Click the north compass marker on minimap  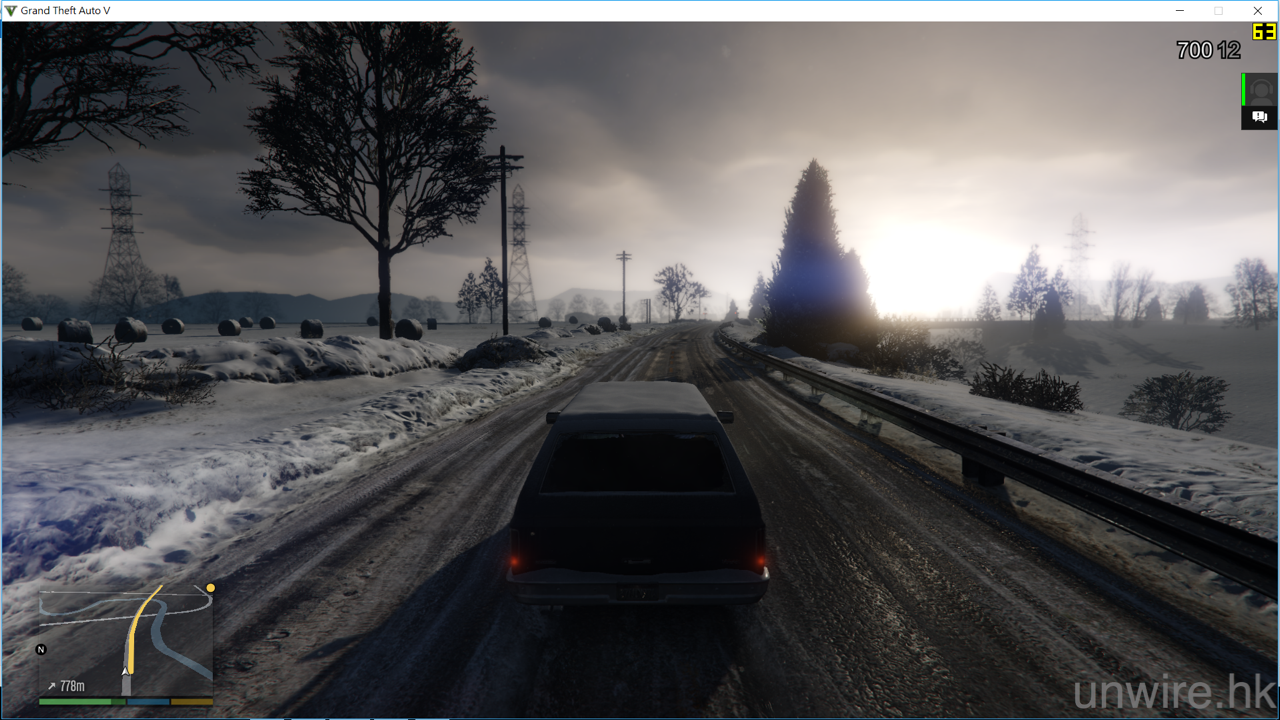[41, 650]
